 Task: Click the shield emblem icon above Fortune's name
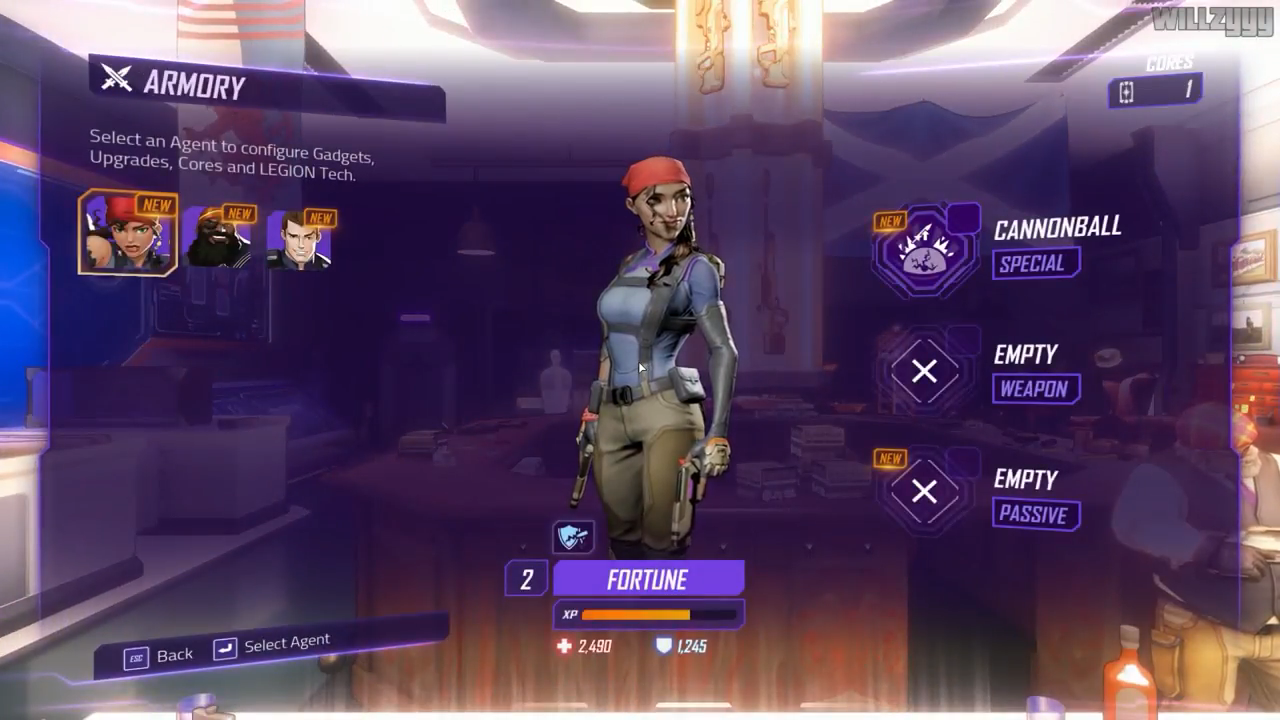click(x=573, y=537)
